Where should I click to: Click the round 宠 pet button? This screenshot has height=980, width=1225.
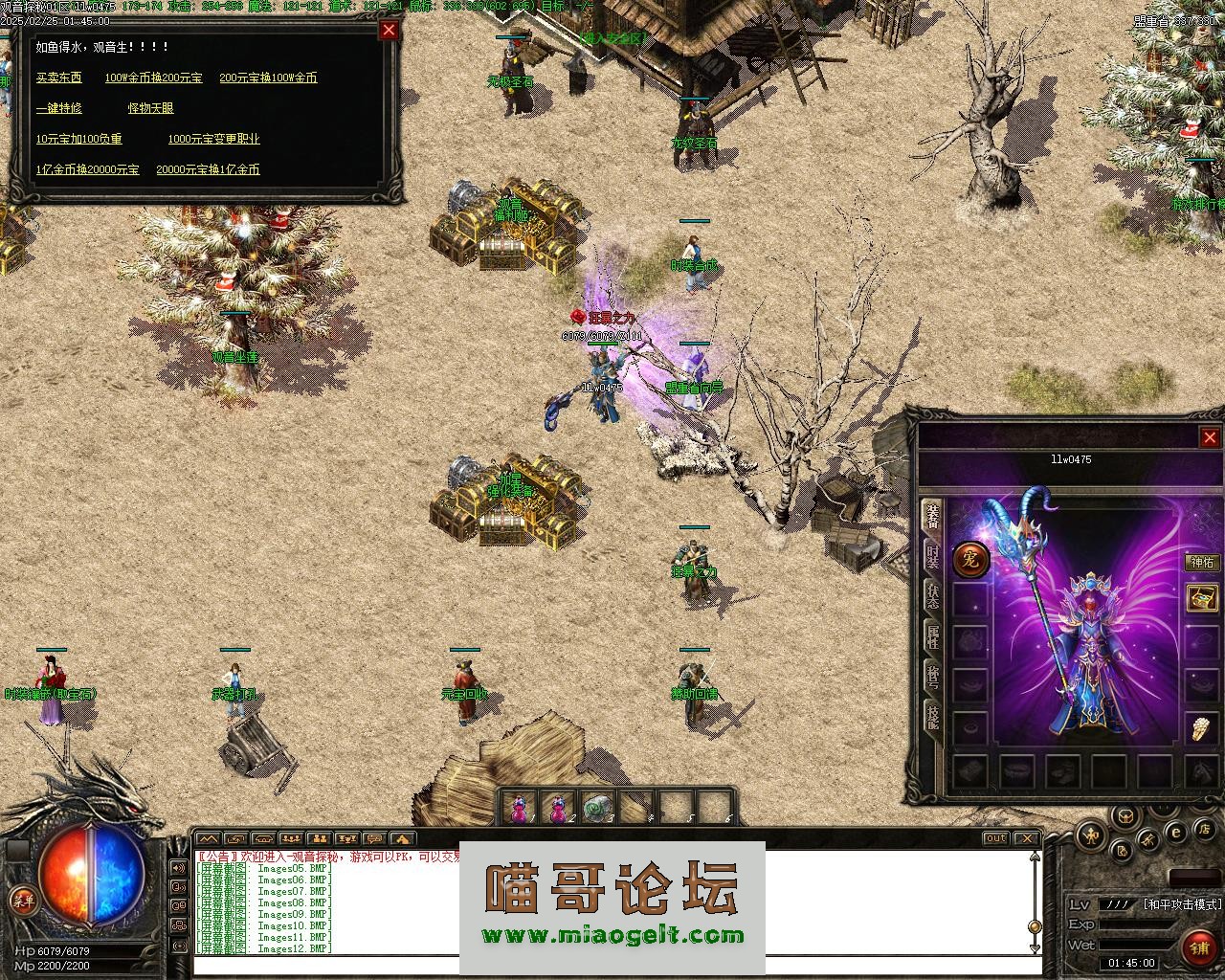[970, 560]
